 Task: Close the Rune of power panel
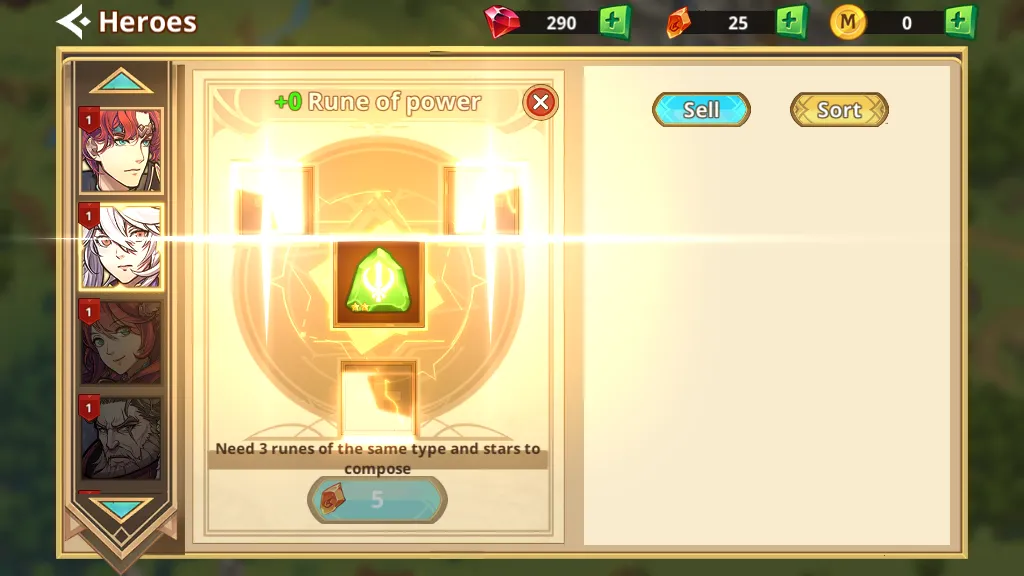click(x=540, y=102)
